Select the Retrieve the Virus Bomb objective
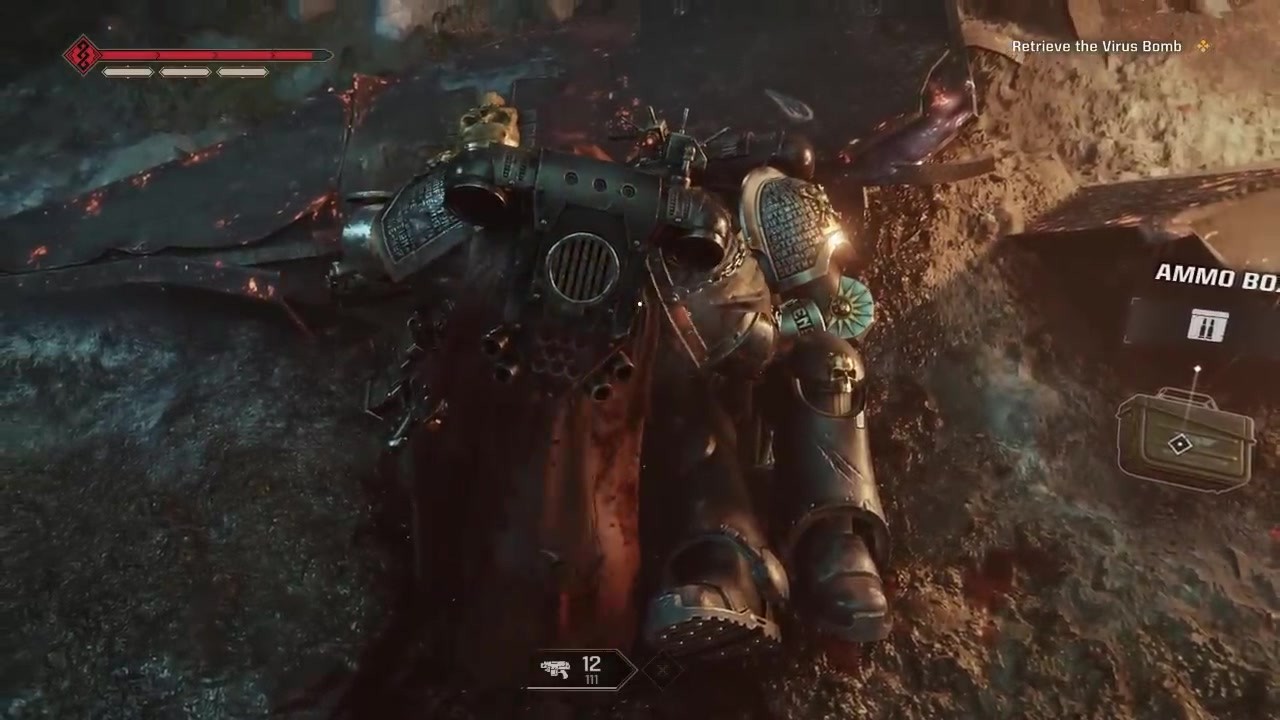This screenshot has height=720, width=1280. 1097,46
